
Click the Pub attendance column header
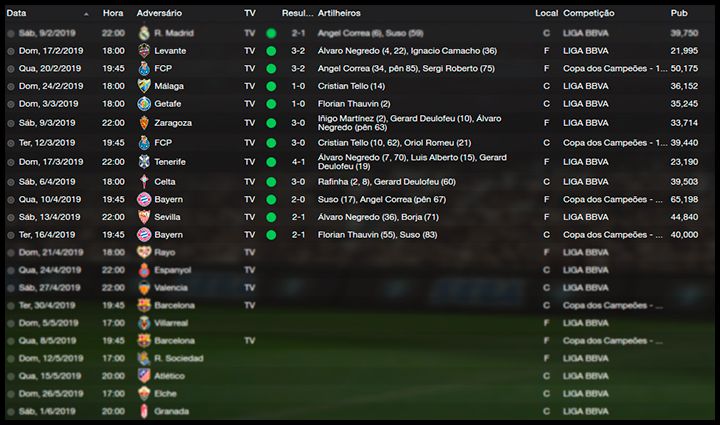pyautogui.click(x=679, y=14)
